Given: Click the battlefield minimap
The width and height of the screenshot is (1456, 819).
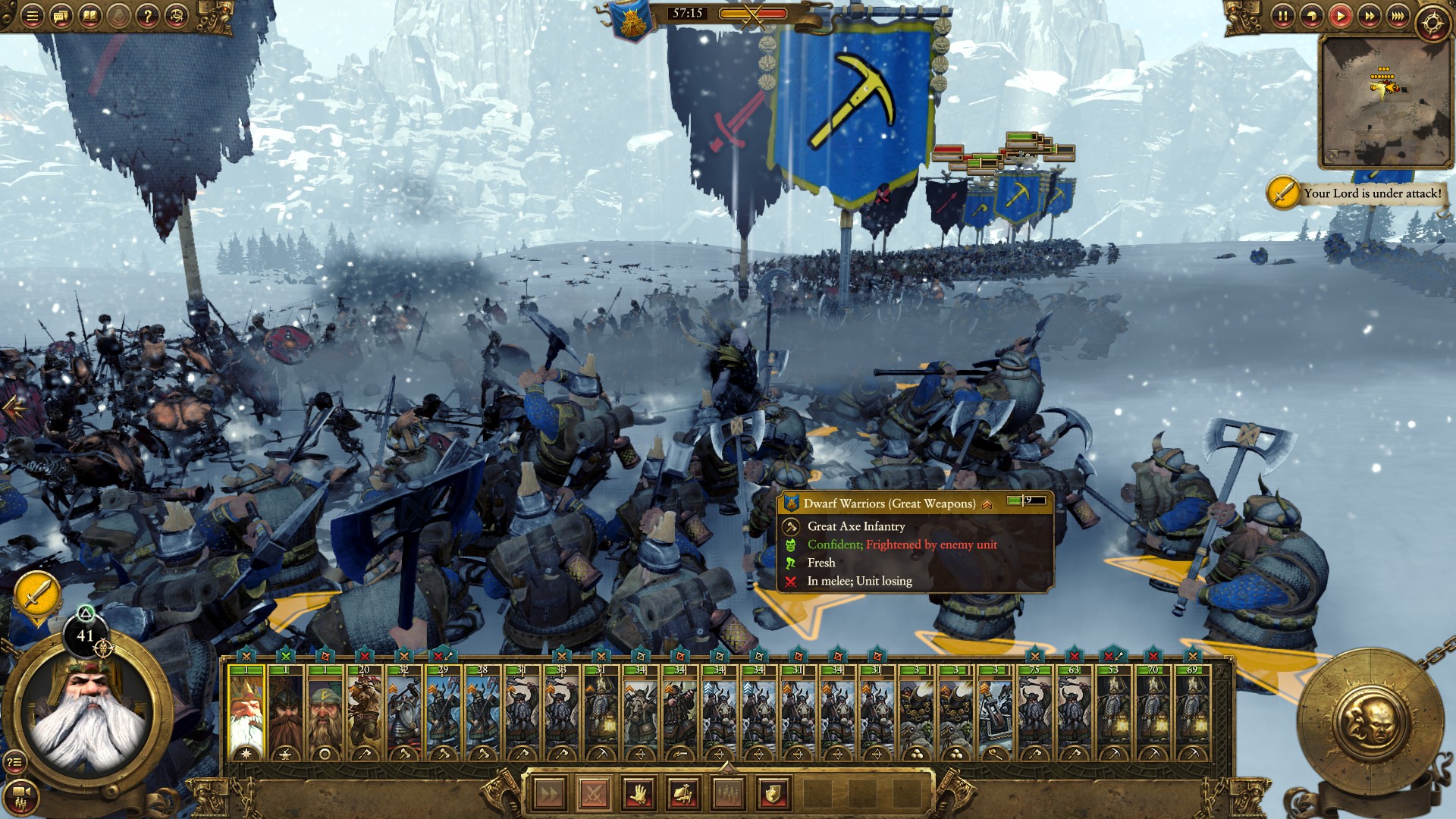Looking at the screenshot, I should coord(1384,101).
